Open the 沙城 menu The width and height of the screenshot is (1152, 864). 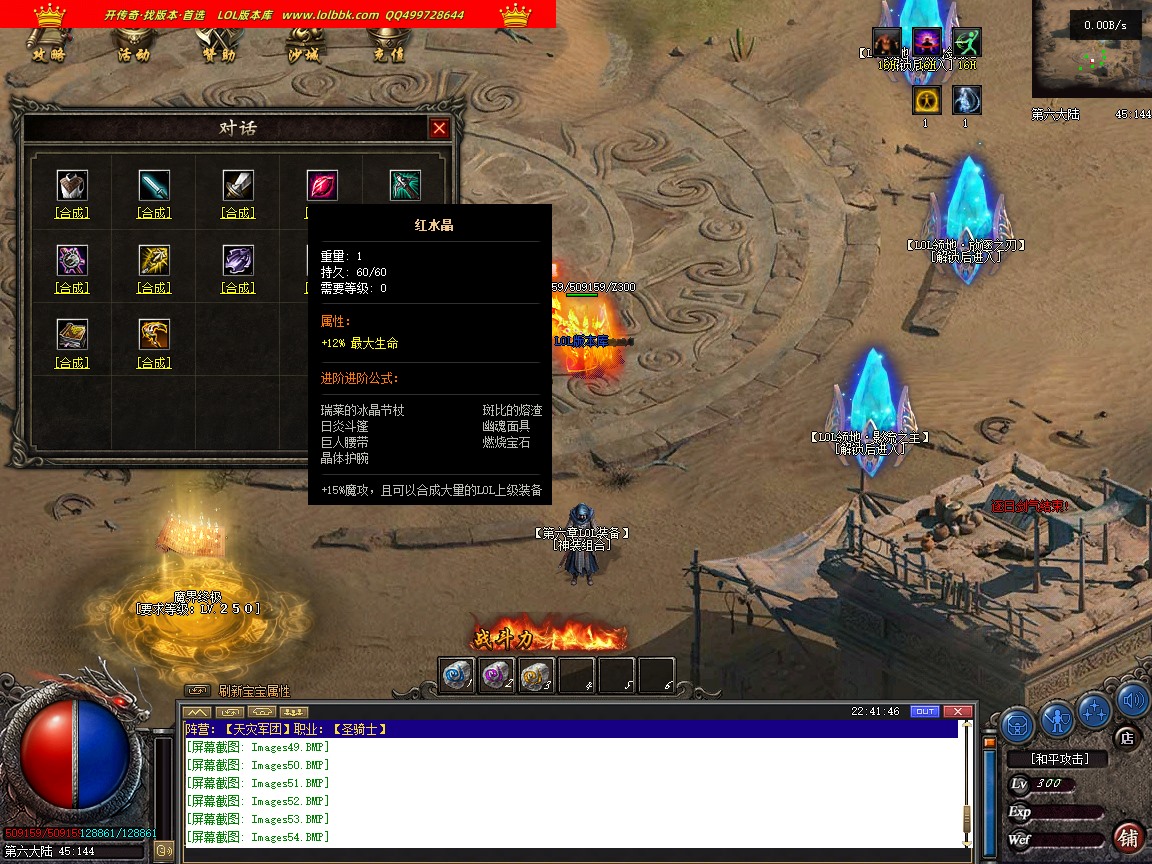click(304, 54)
